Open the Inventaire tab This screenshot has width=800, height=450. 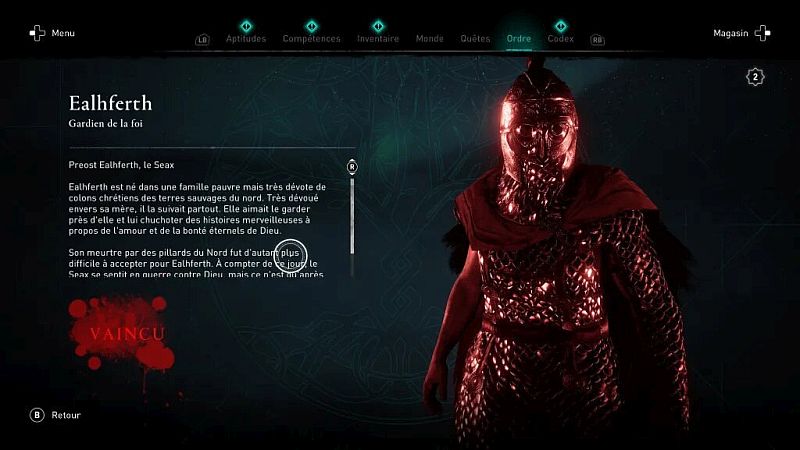pos(378,39)
